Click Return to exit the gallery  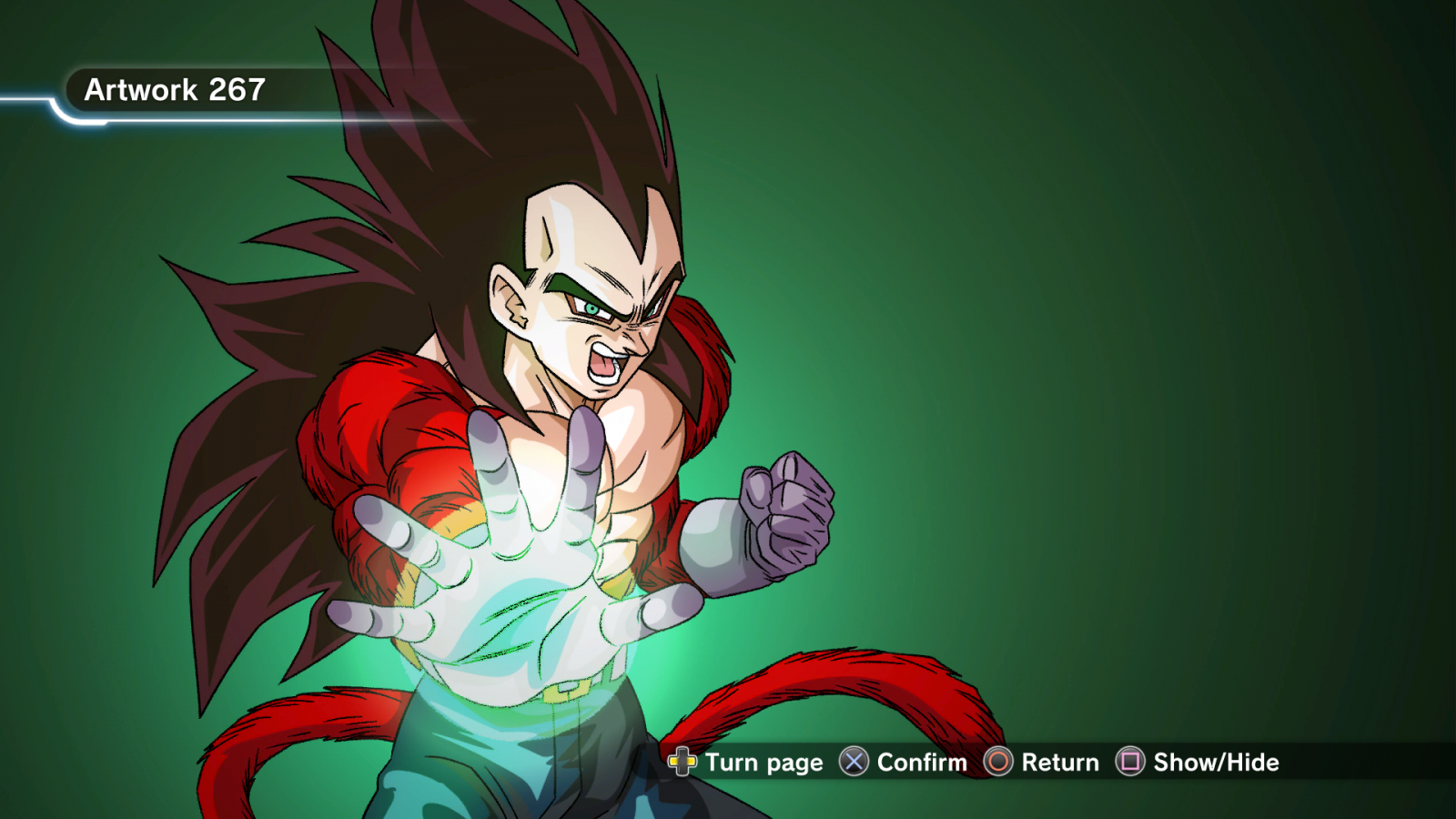coord(1061,763)
